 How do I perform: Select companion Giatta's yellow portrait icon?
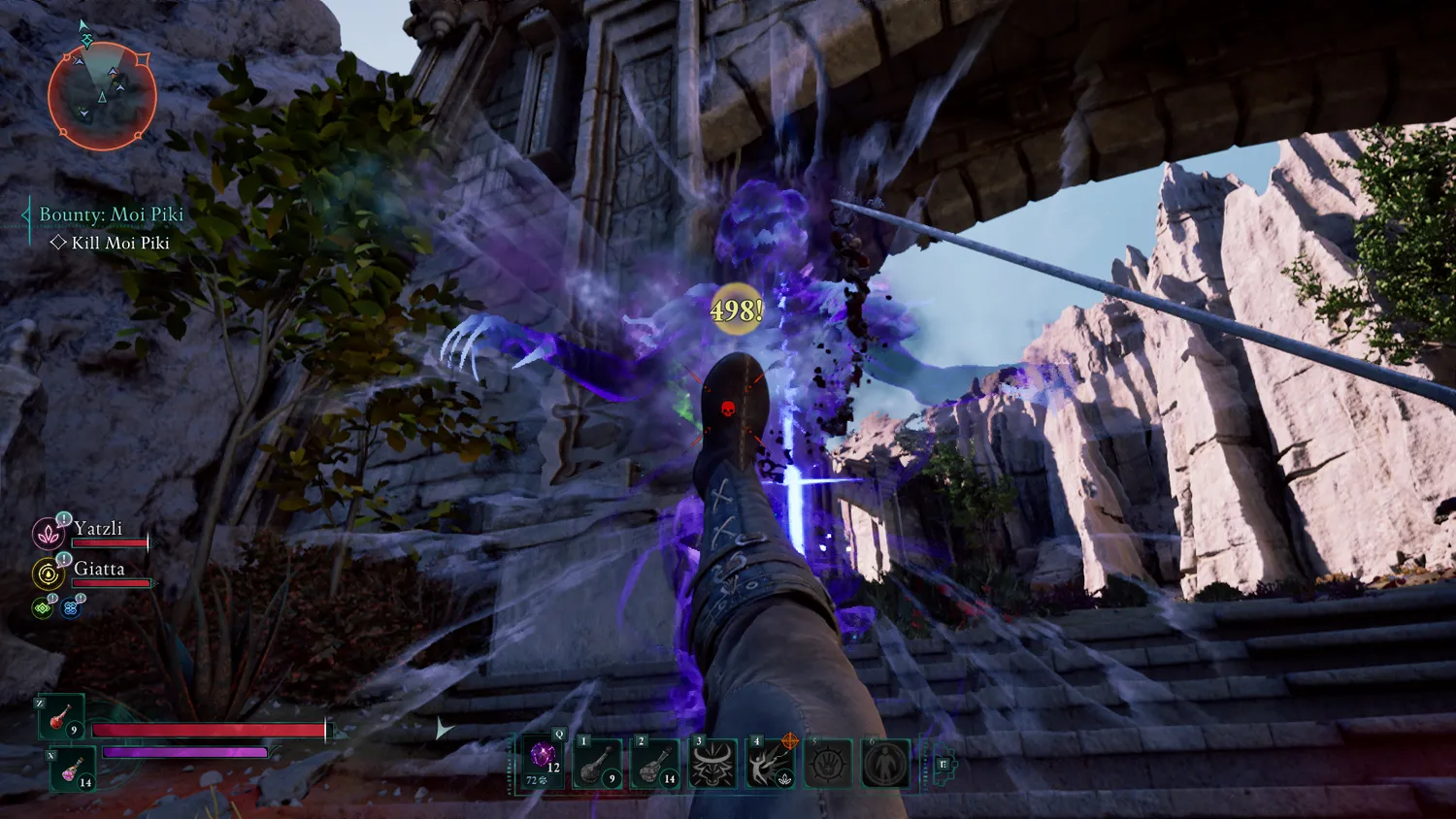[x=49, y=573]
